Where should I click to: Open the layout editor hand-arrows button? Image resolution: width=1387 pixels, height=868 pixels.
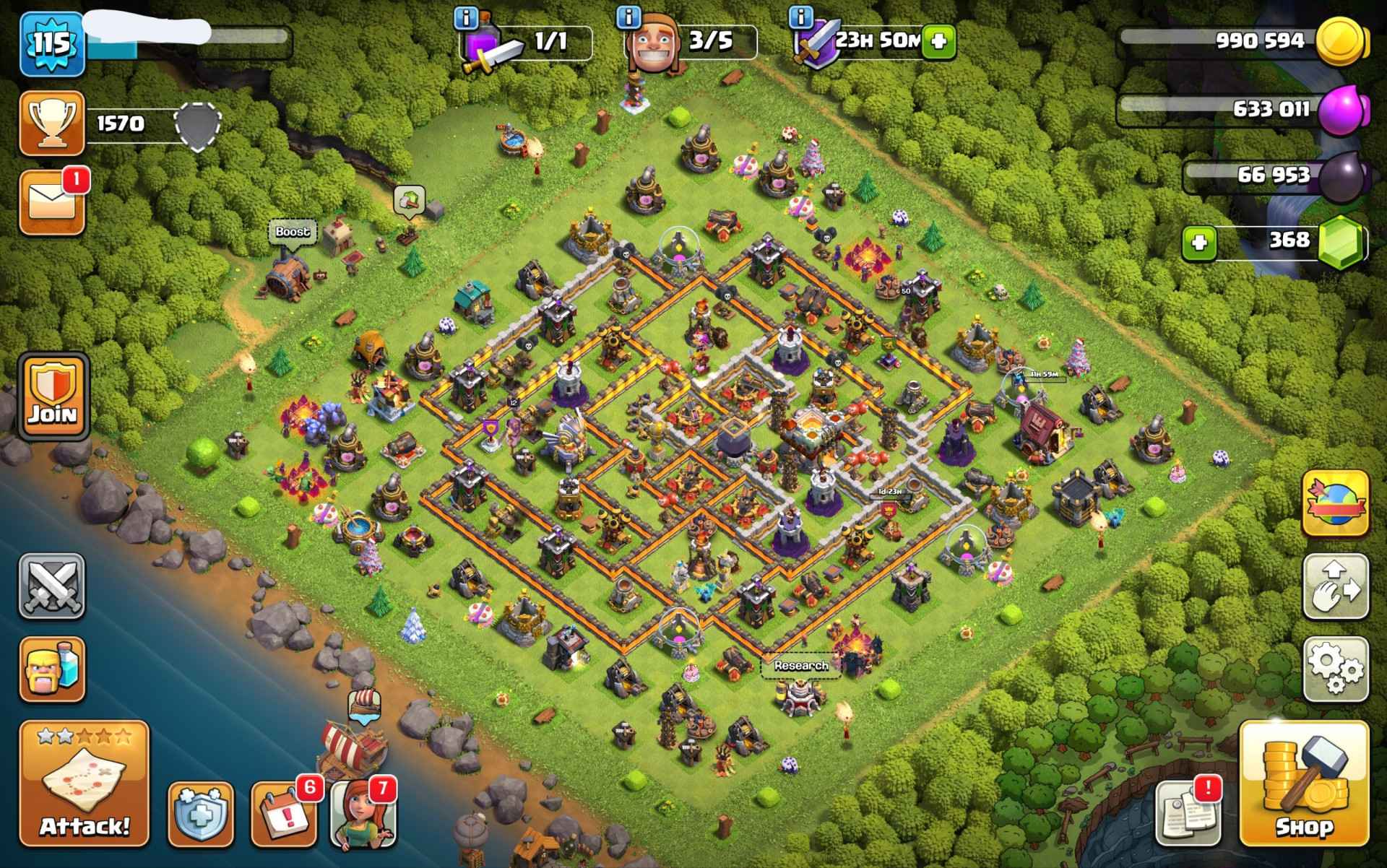point(1336,586)
